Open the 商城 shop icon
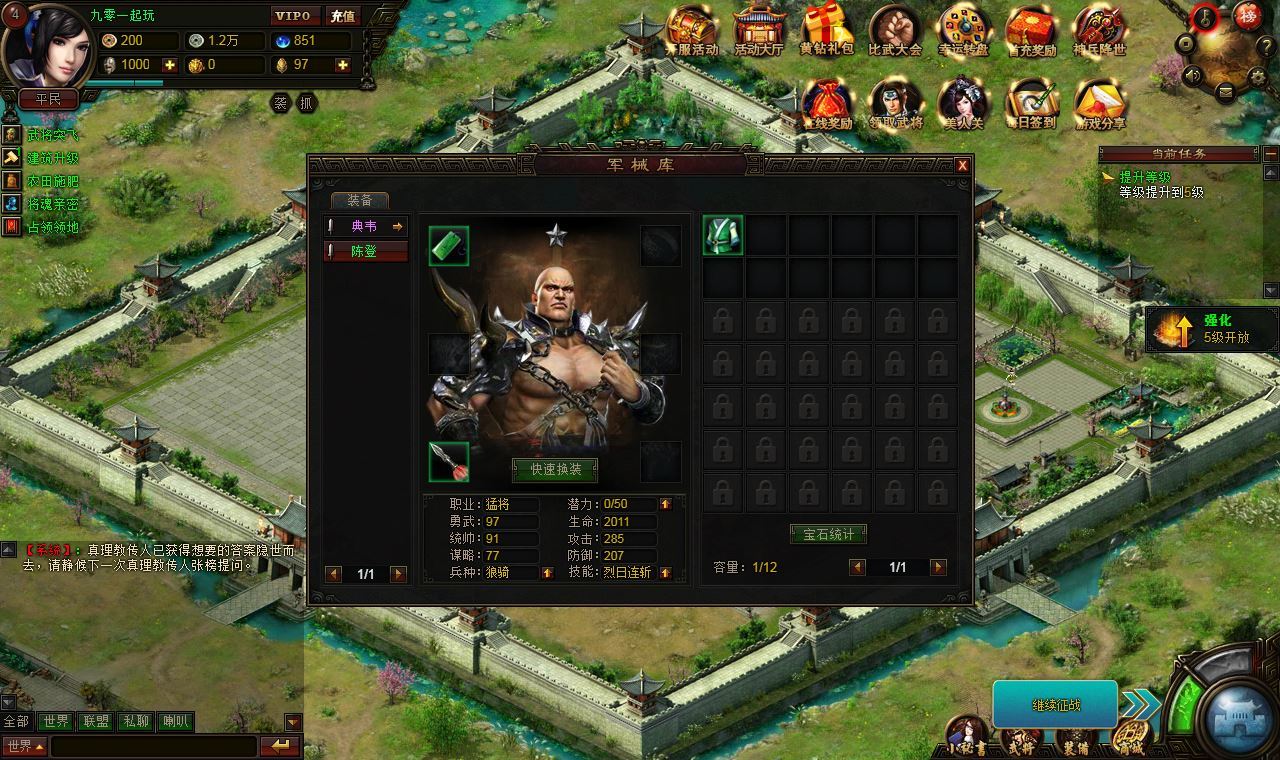This screenshot has height=760, width=1280. (x=1130, y=738)
